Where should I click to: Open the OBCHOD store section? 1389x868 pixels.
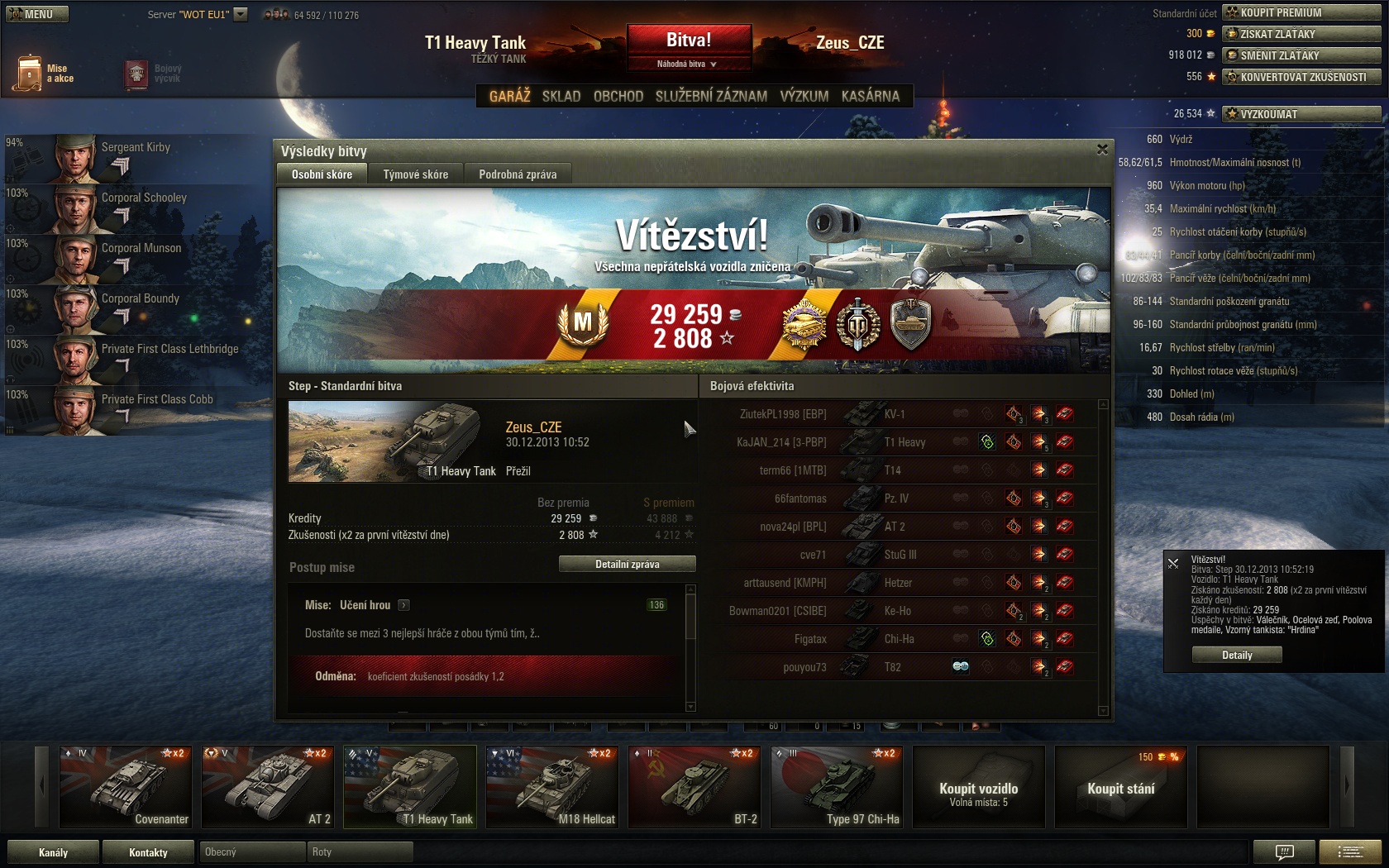pyautogui.click(x=618, y=96)
